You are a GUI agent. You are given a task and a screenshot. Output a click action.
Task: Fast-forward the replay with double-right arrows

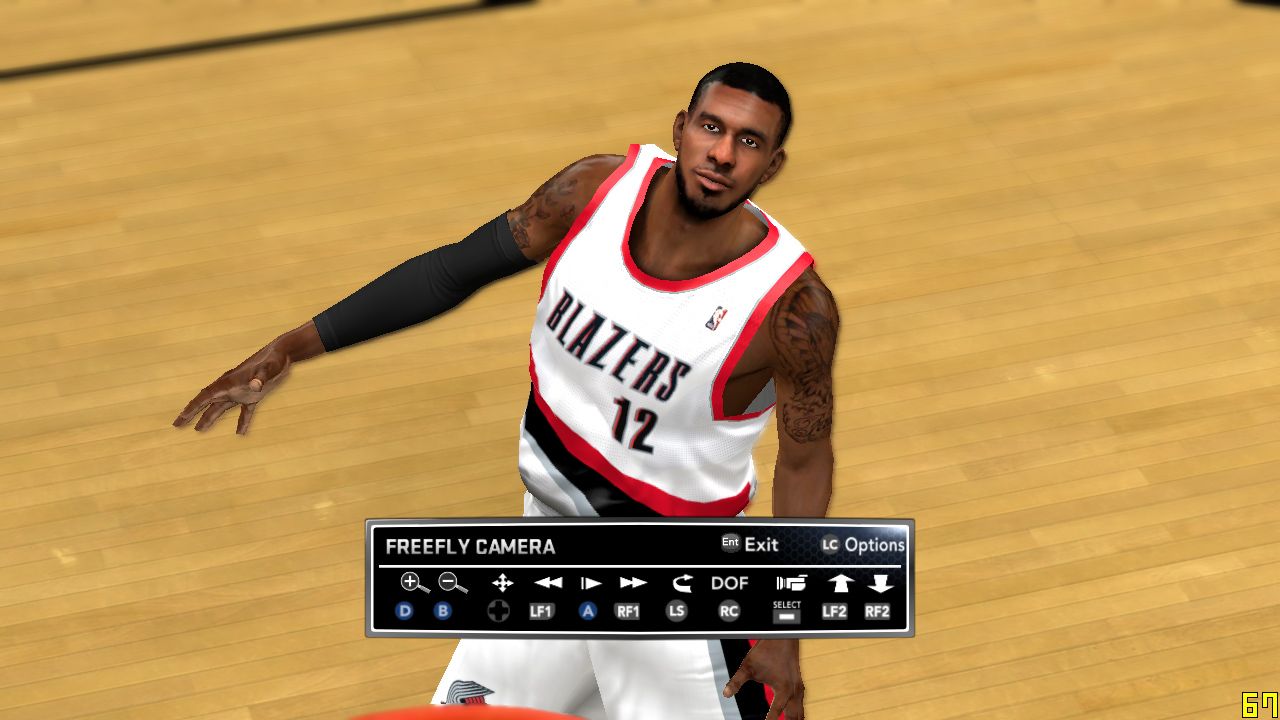[x=633, y=582]
